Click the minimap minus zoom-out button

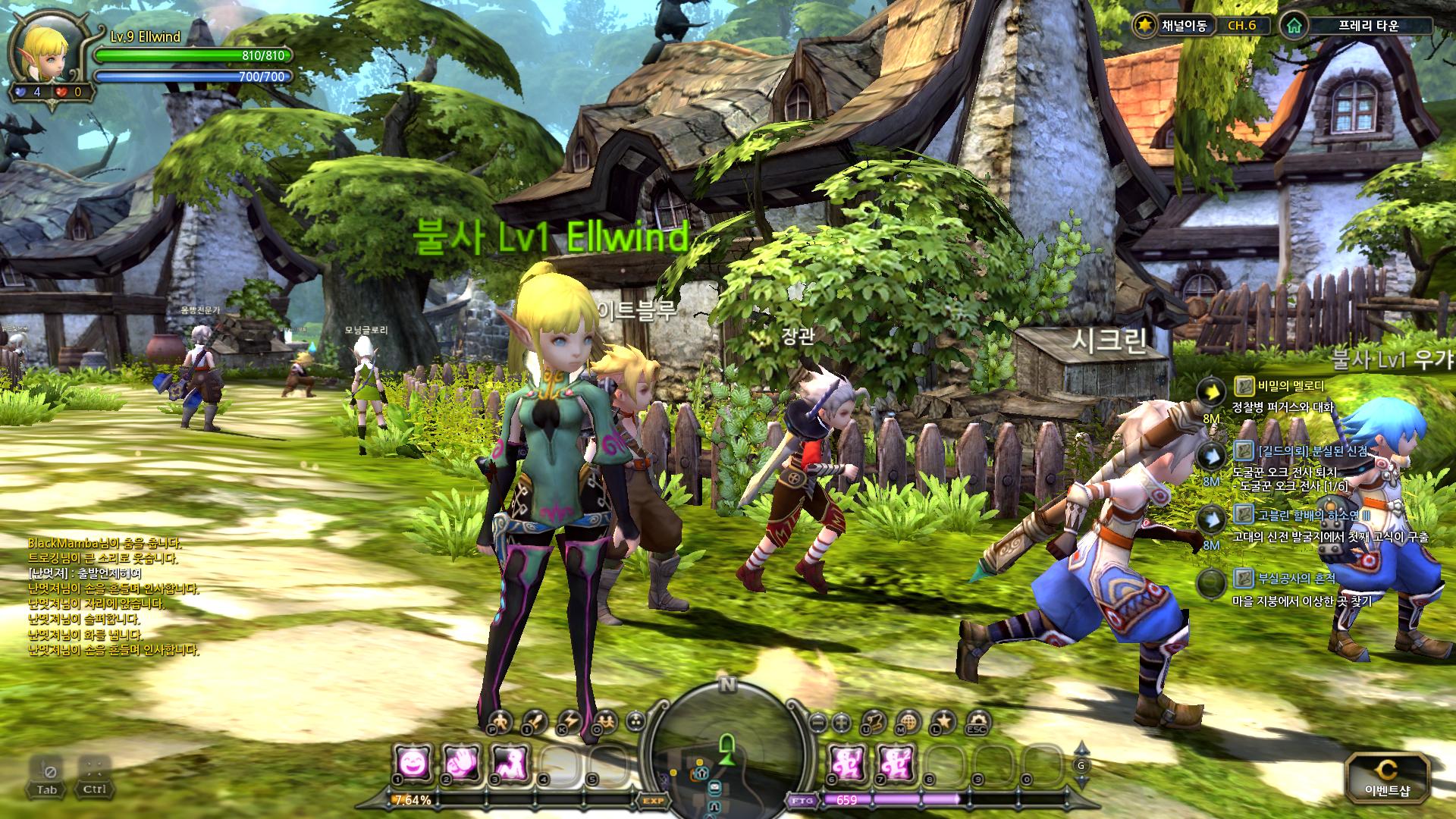point(817,722)
